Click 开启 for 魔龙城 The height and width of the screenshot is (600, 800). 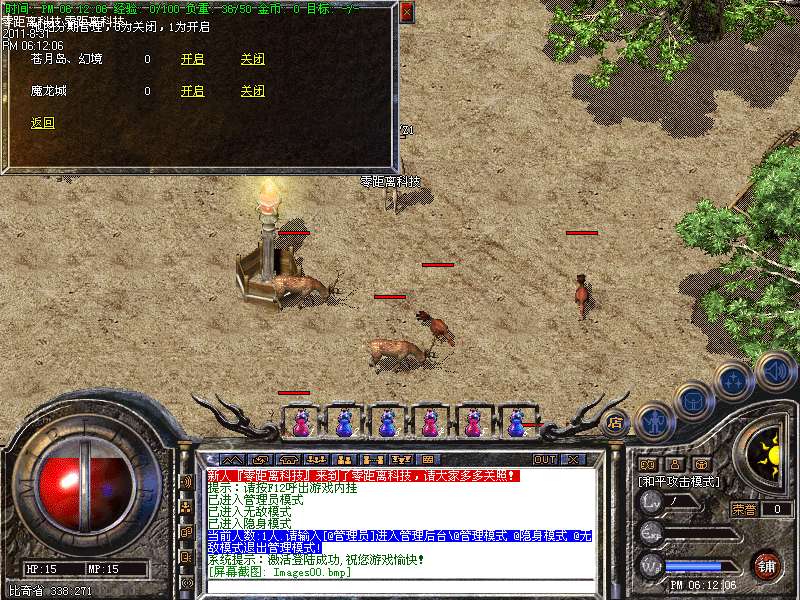(x=192, y=91)
